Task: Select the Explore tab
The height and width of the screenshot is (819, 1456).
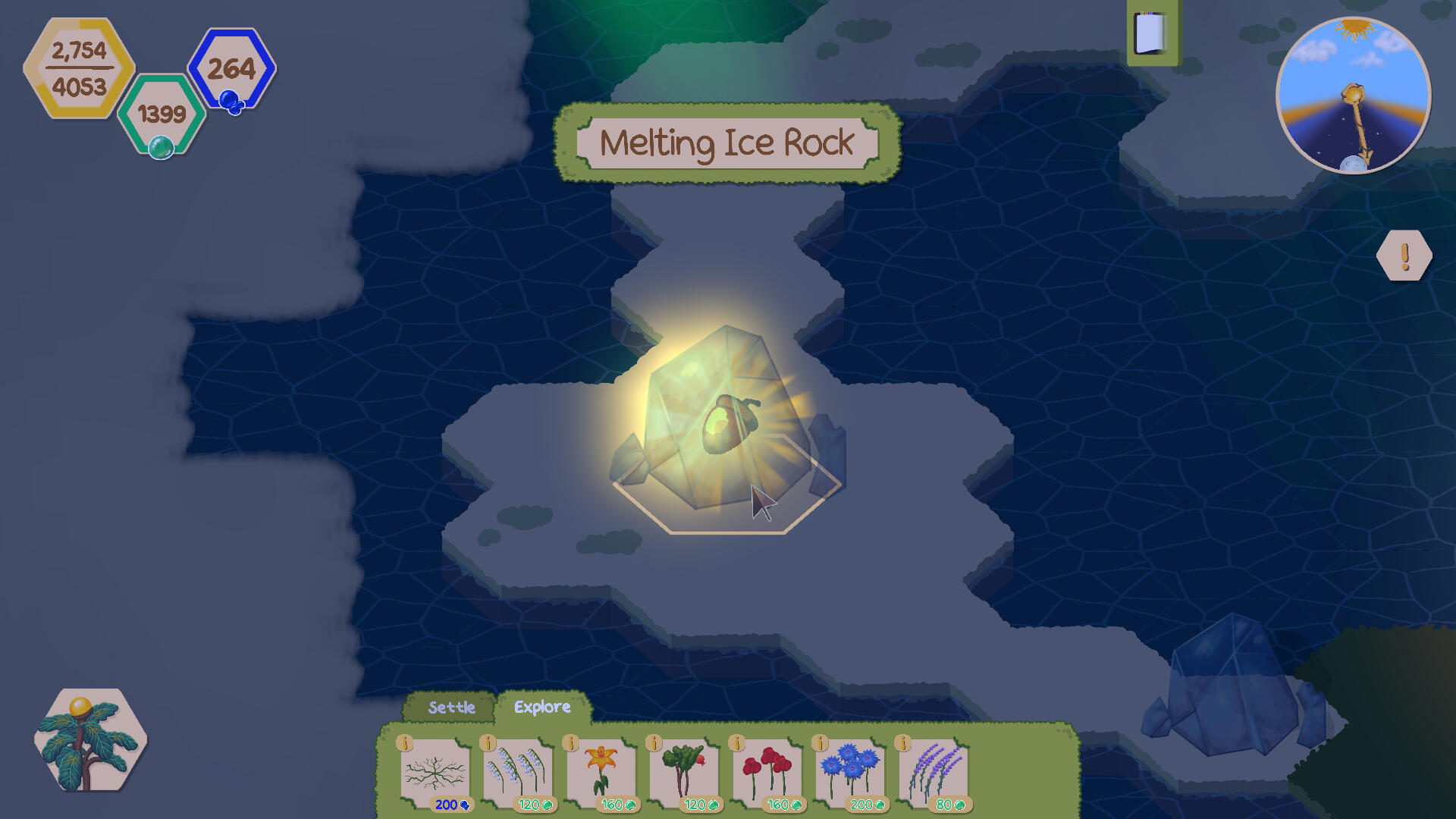Action: pos(542,707)
